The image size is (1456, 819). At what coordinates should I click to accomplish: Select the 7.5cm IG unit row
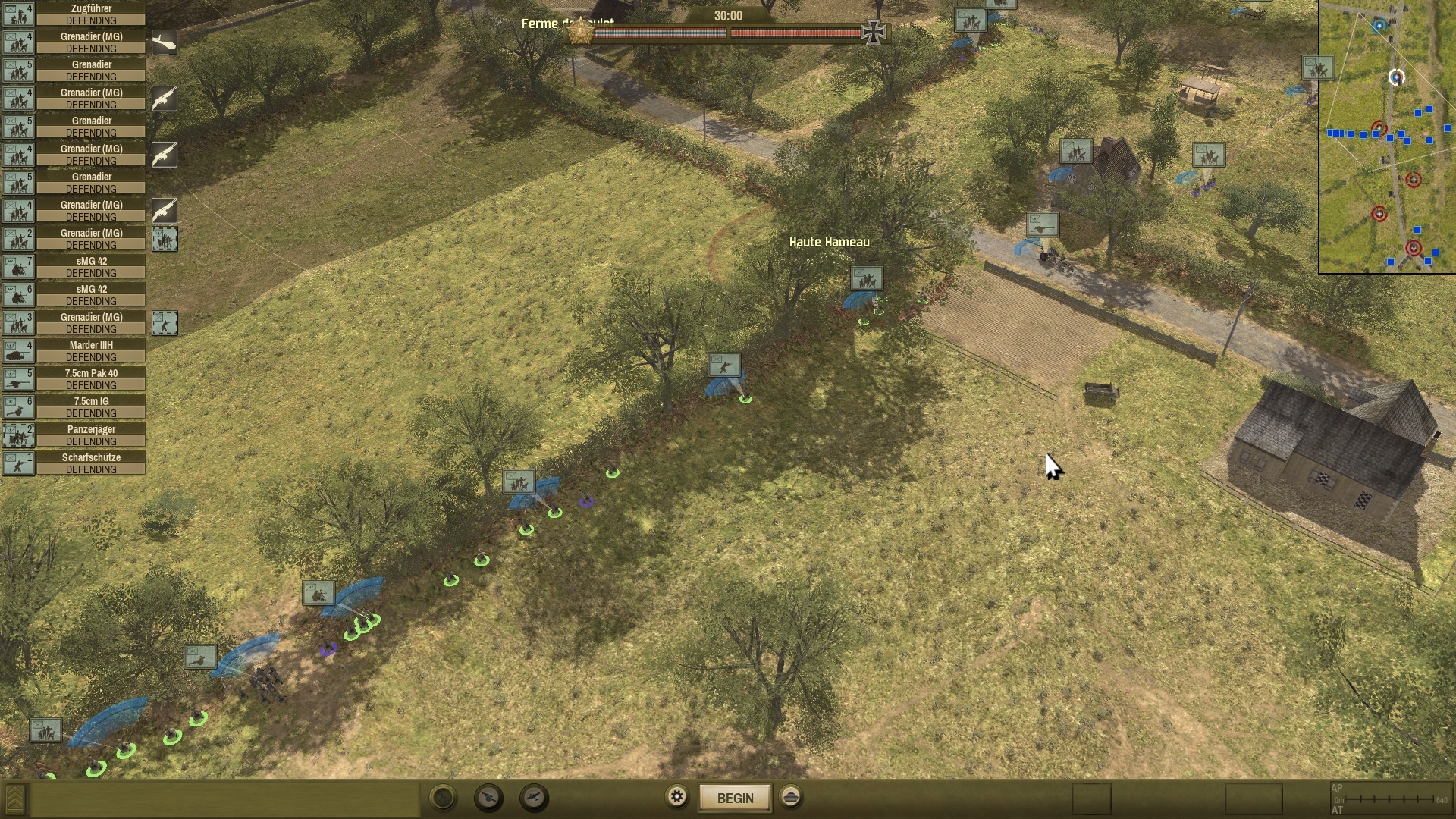pos(91,407)
